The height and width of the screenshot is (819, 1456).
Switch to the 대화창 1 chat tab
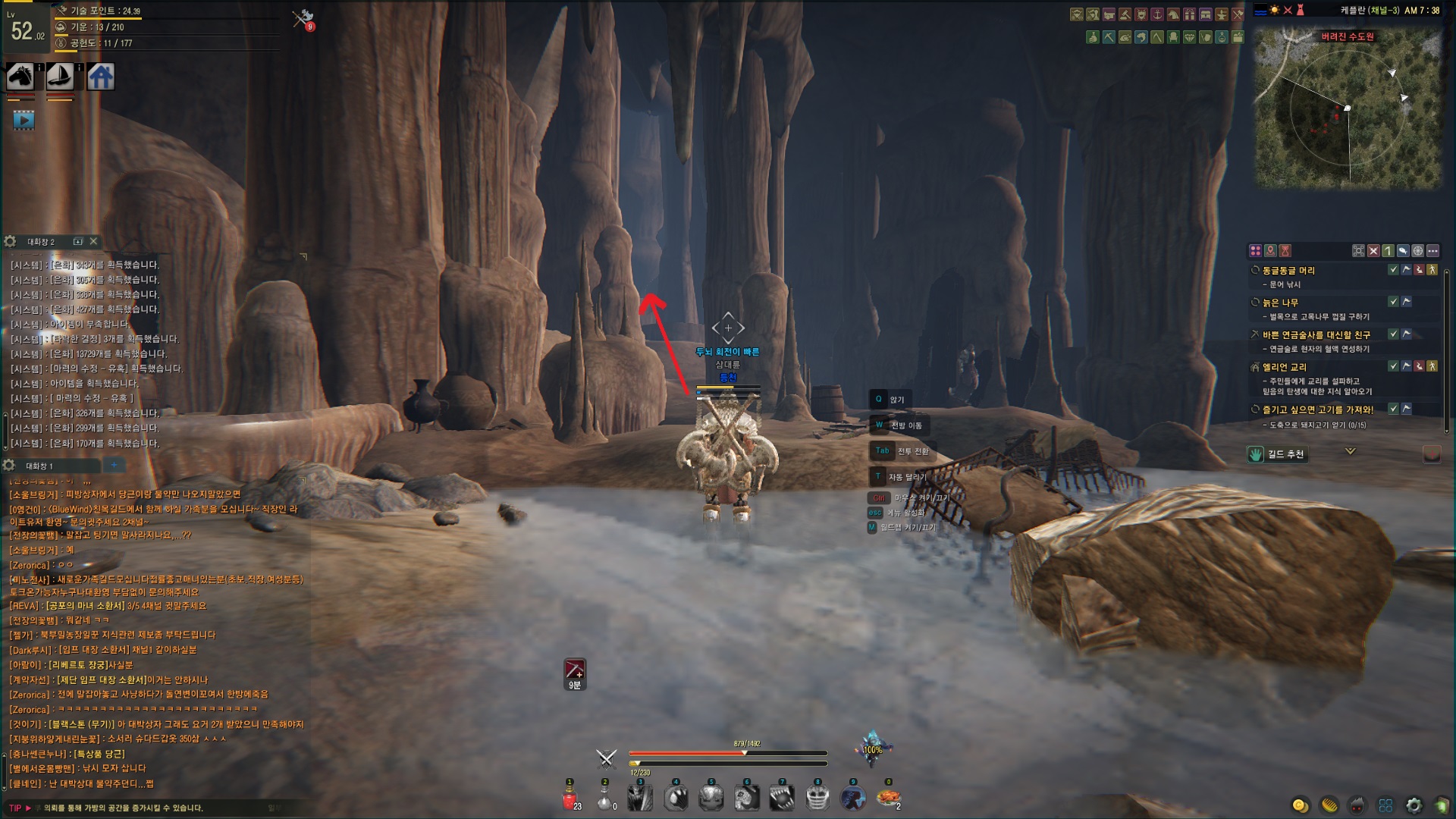pyautogui.click(x=39, y=466)
